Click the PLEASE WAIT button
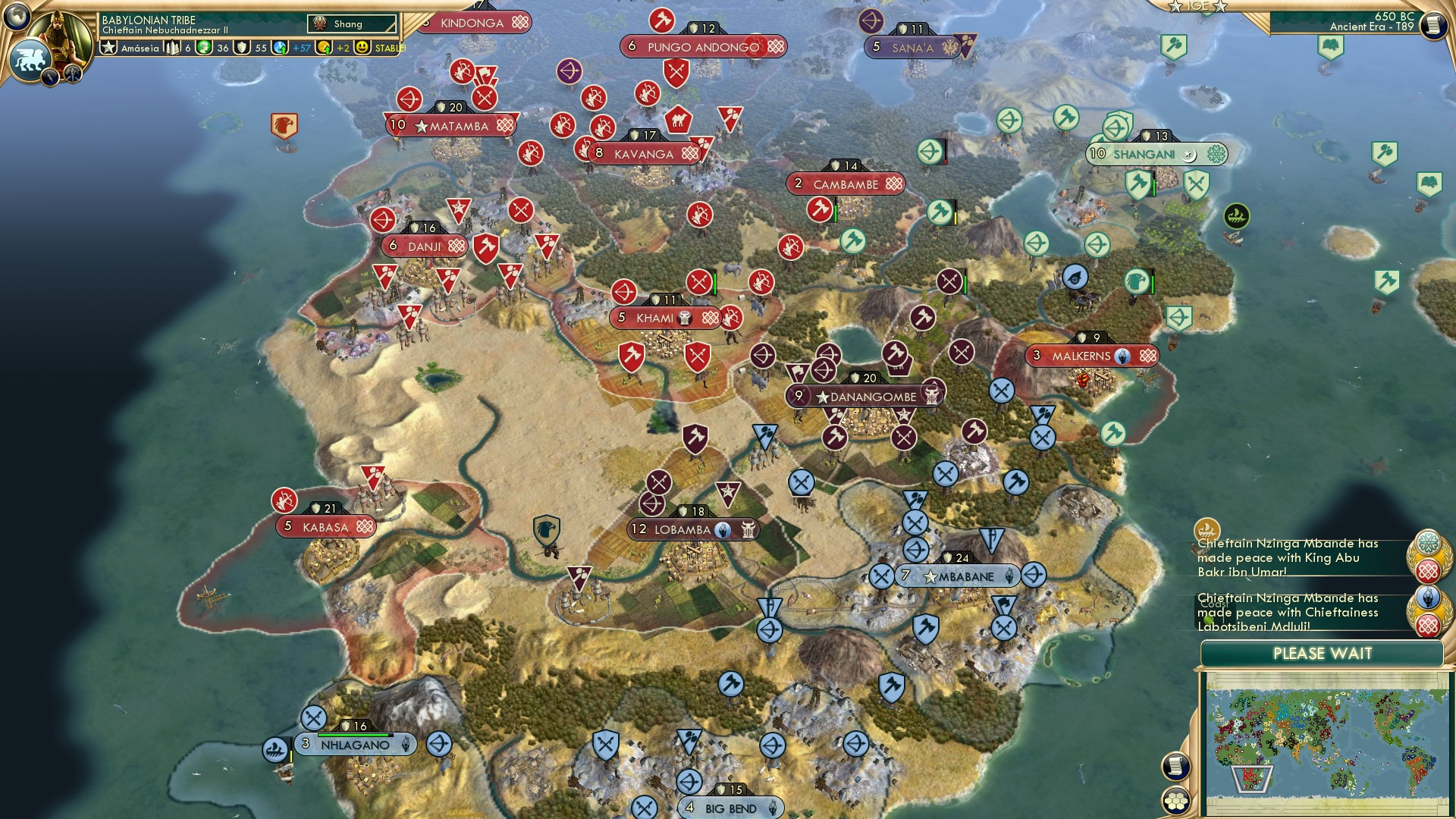 click(1323, 652)
